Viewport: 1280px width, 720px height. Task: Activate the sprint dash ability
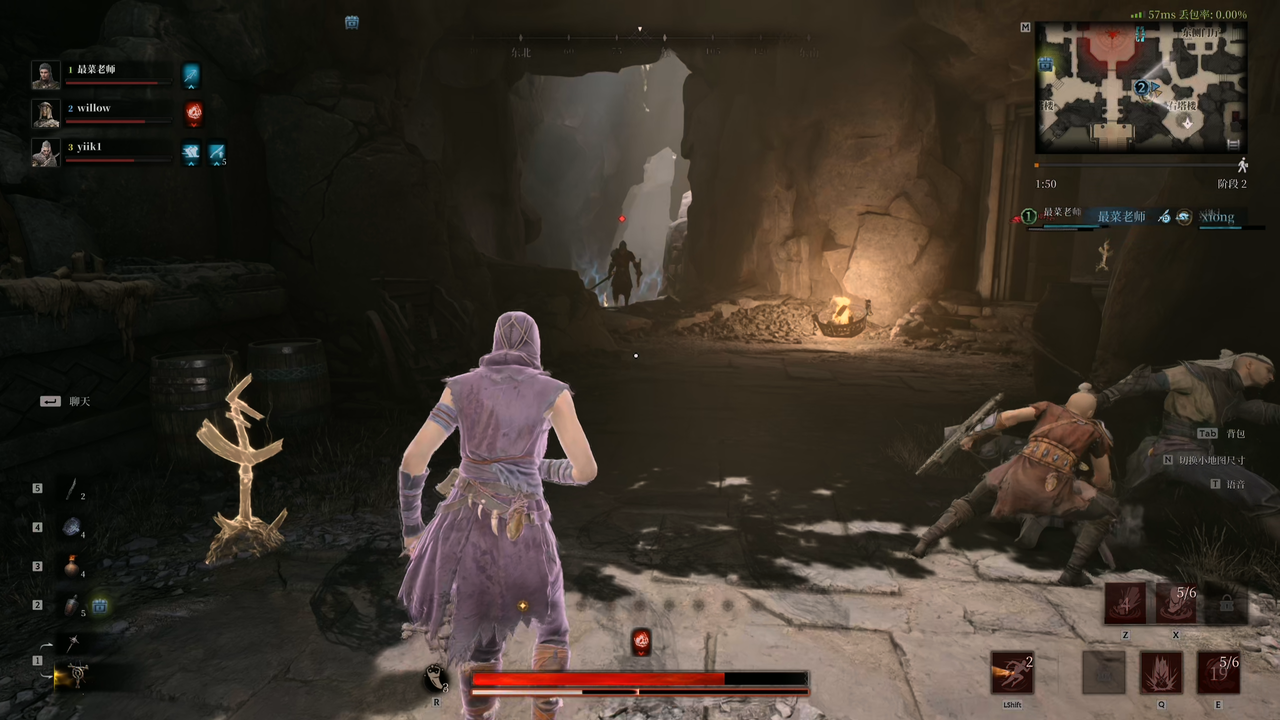1012,672
